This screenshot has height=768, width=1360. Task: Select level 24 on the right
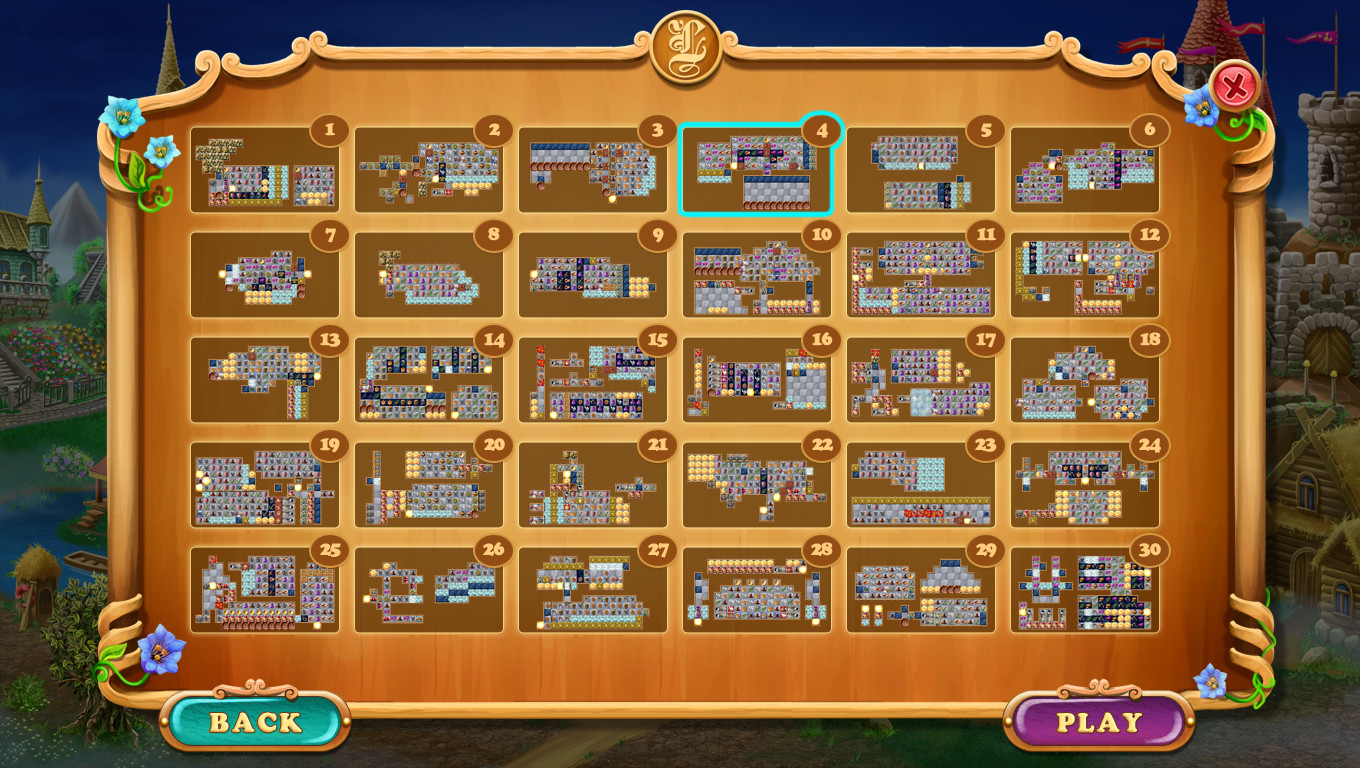1085,486
